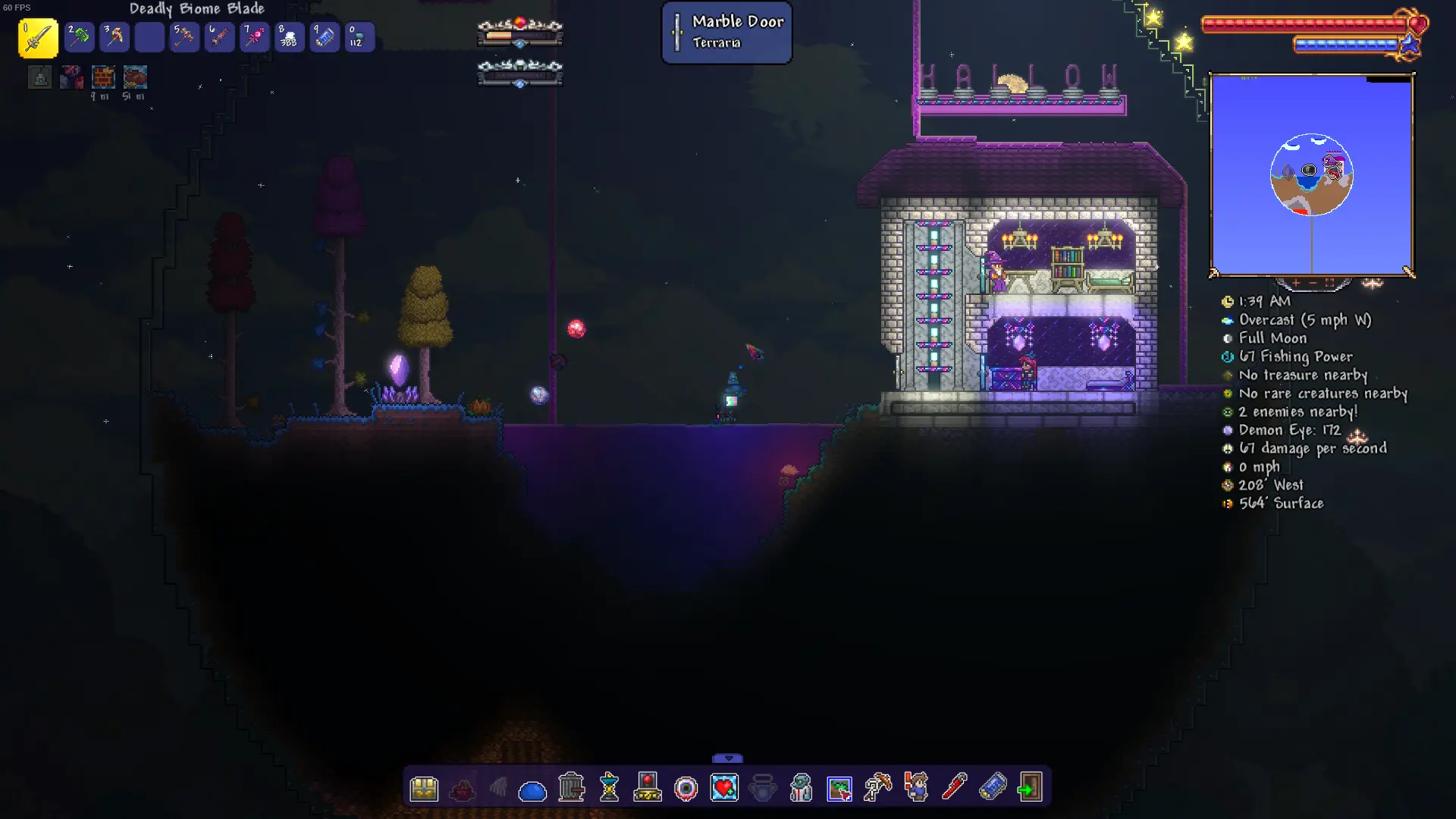This screenshot has width=1456, height=819.
Task: Click the door with green arrow icon
Action: 1030,787
